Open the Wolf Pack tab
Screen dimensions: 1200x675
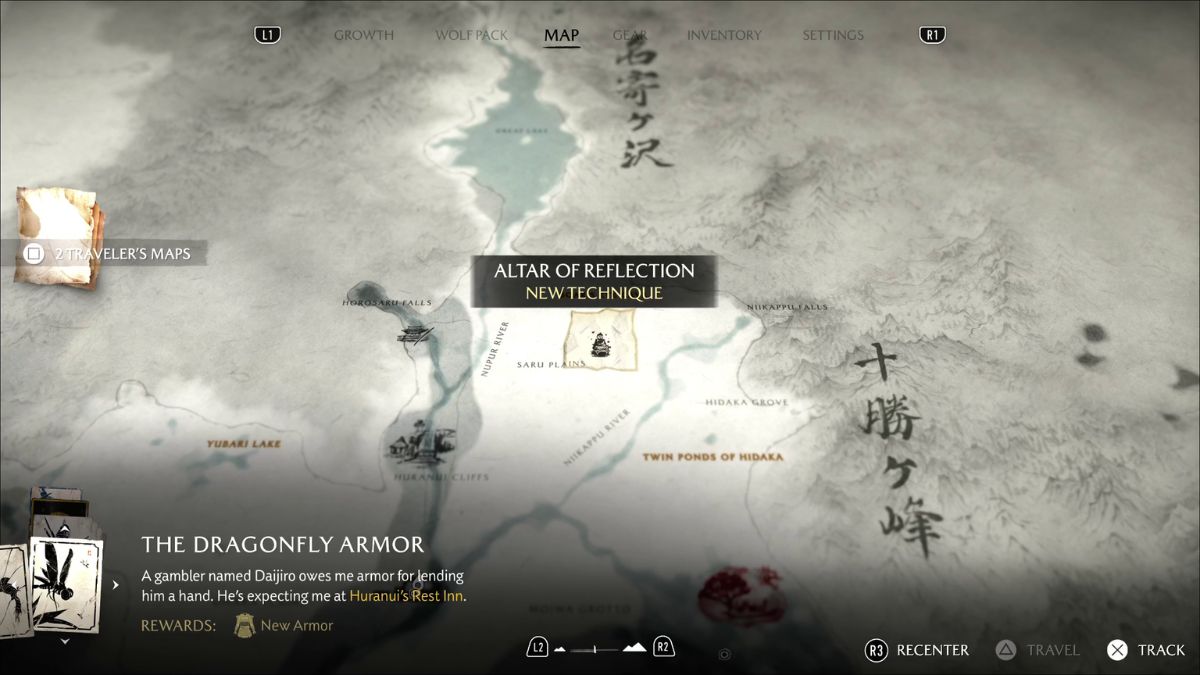[472, 35]
